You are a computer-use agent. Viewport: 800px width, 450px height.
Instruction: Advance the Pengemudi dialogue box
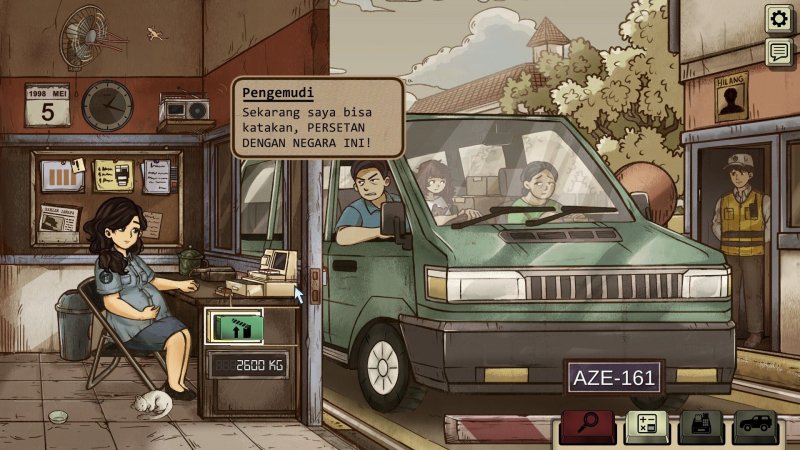318,118
